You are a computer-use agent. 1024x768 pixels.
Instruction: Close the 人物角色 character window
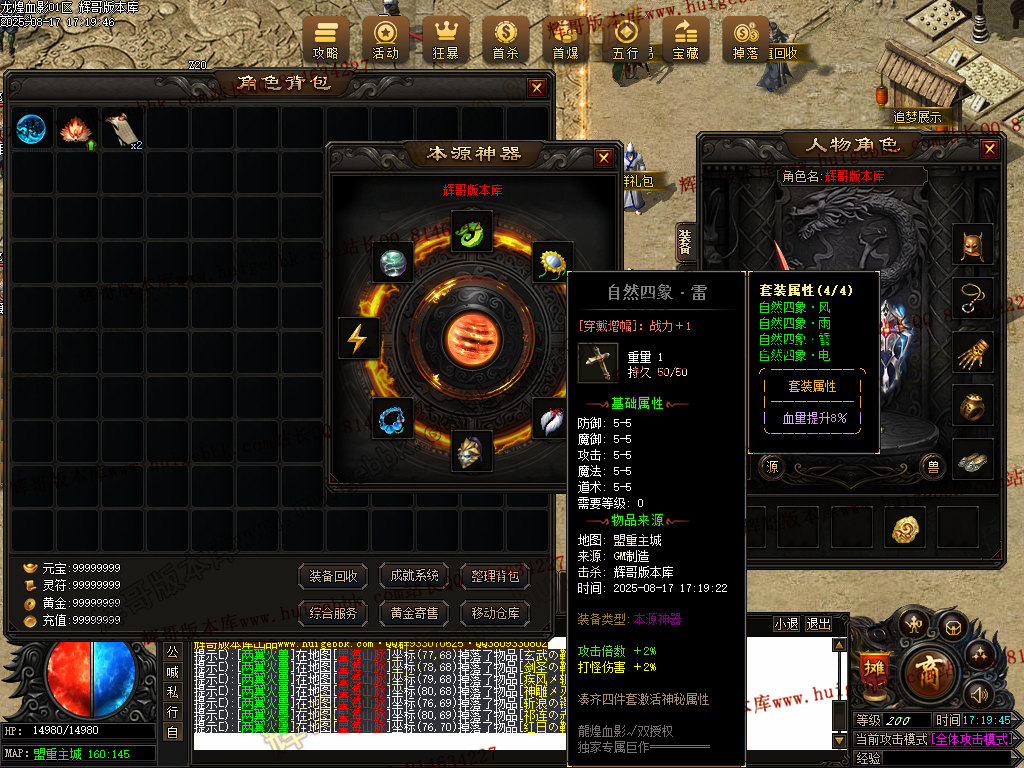click(x=989, y=149)
